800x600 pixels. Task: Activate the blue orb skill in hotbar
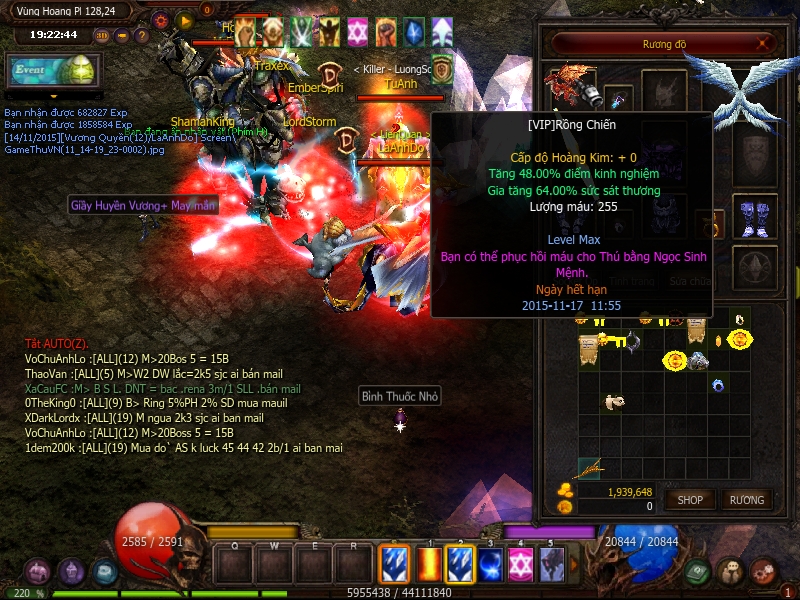[x=490, y=565]
